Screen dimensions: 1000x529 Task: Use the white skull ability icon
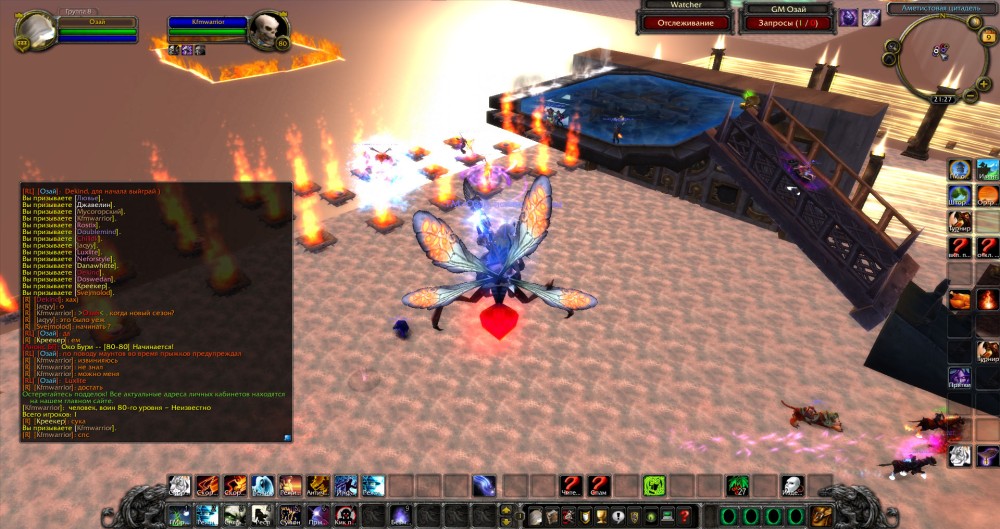pyautogui.click(x=790, y=486)
